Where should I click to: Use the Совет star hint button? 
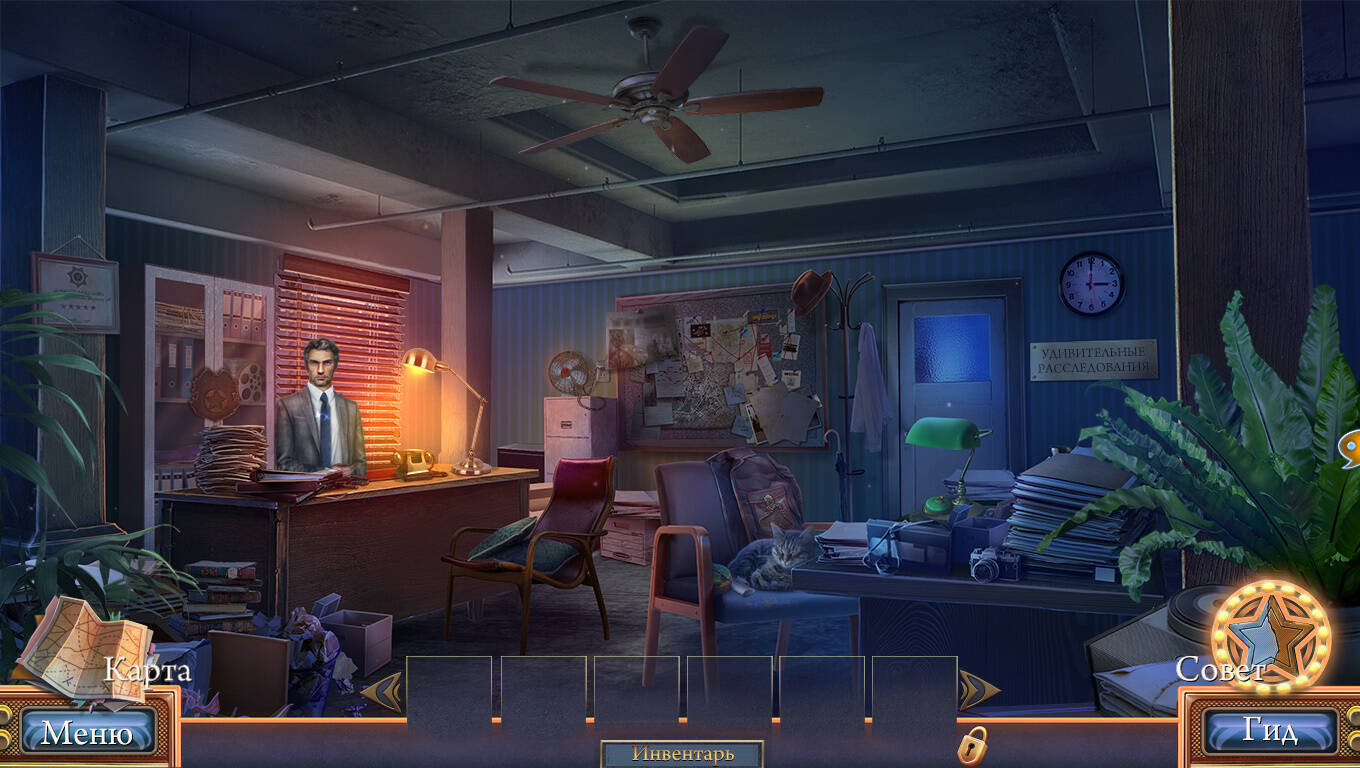click(1269, 636)
